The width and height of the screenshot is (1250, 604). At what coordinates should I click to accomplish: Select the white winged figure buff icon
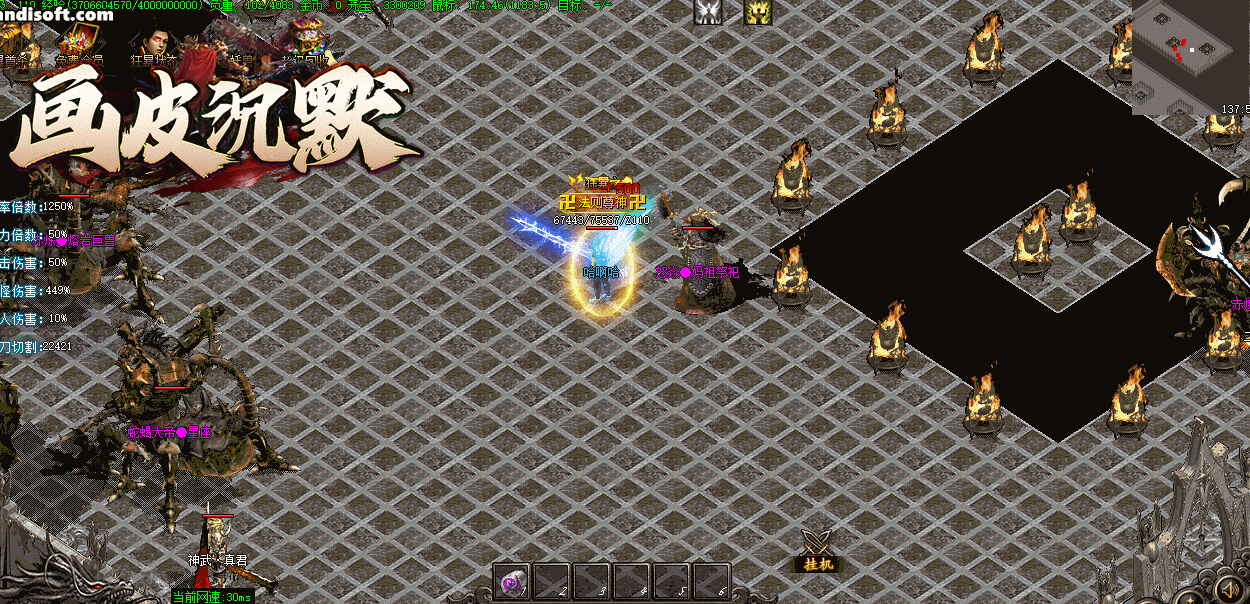pyautogui.click(x=709, y=12)
